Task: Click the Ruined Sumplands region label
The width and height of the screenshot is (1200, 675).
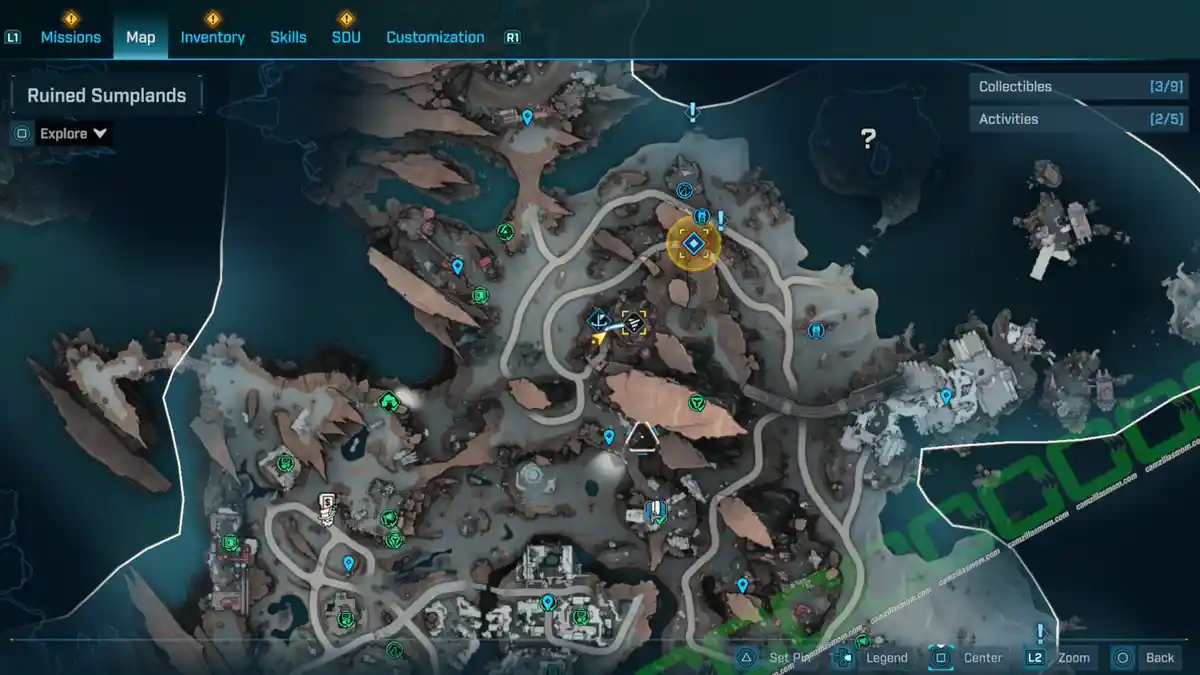Action: (106, 96)
